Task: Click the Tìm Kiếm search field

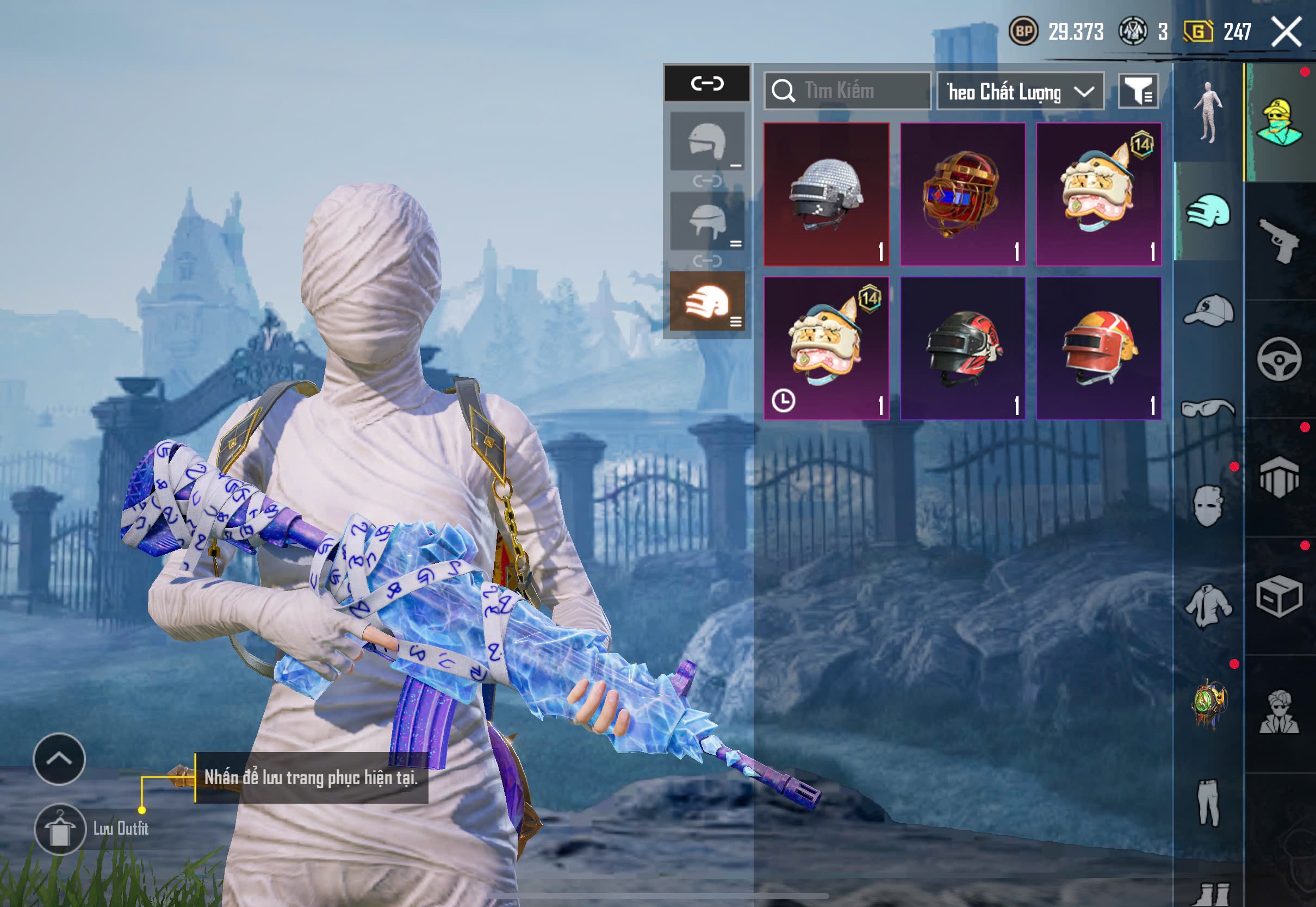Action: 848,91
